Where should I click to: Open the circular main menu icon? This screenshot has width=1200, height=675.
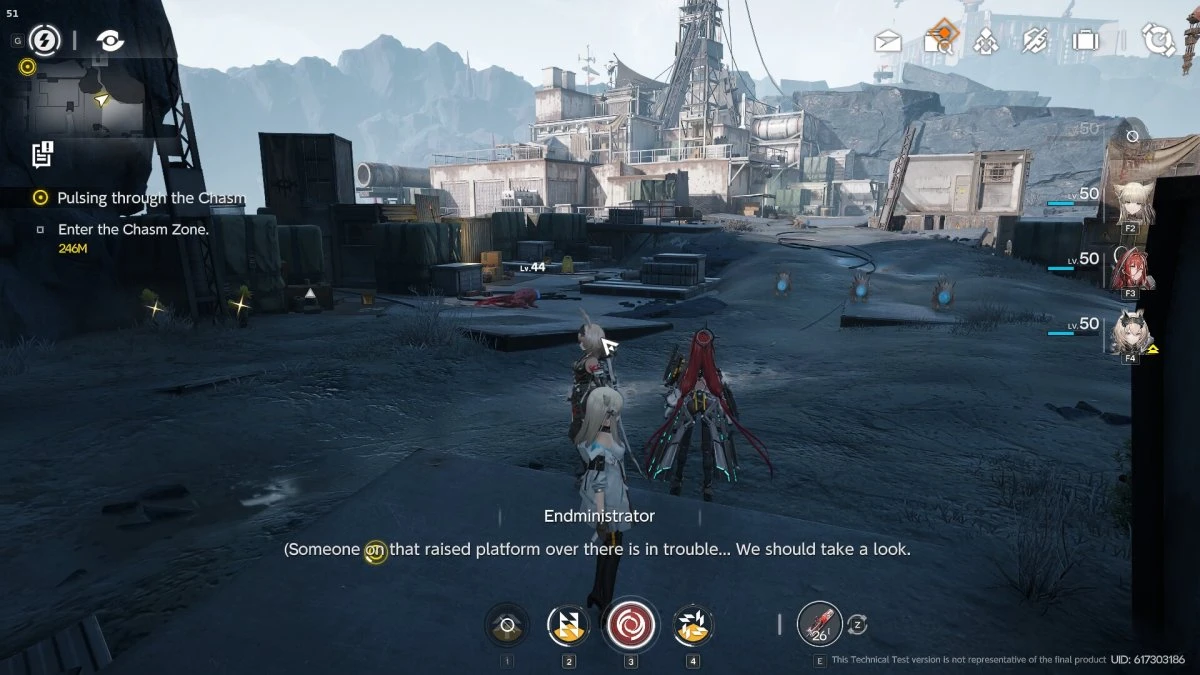tap(1158, 41)
